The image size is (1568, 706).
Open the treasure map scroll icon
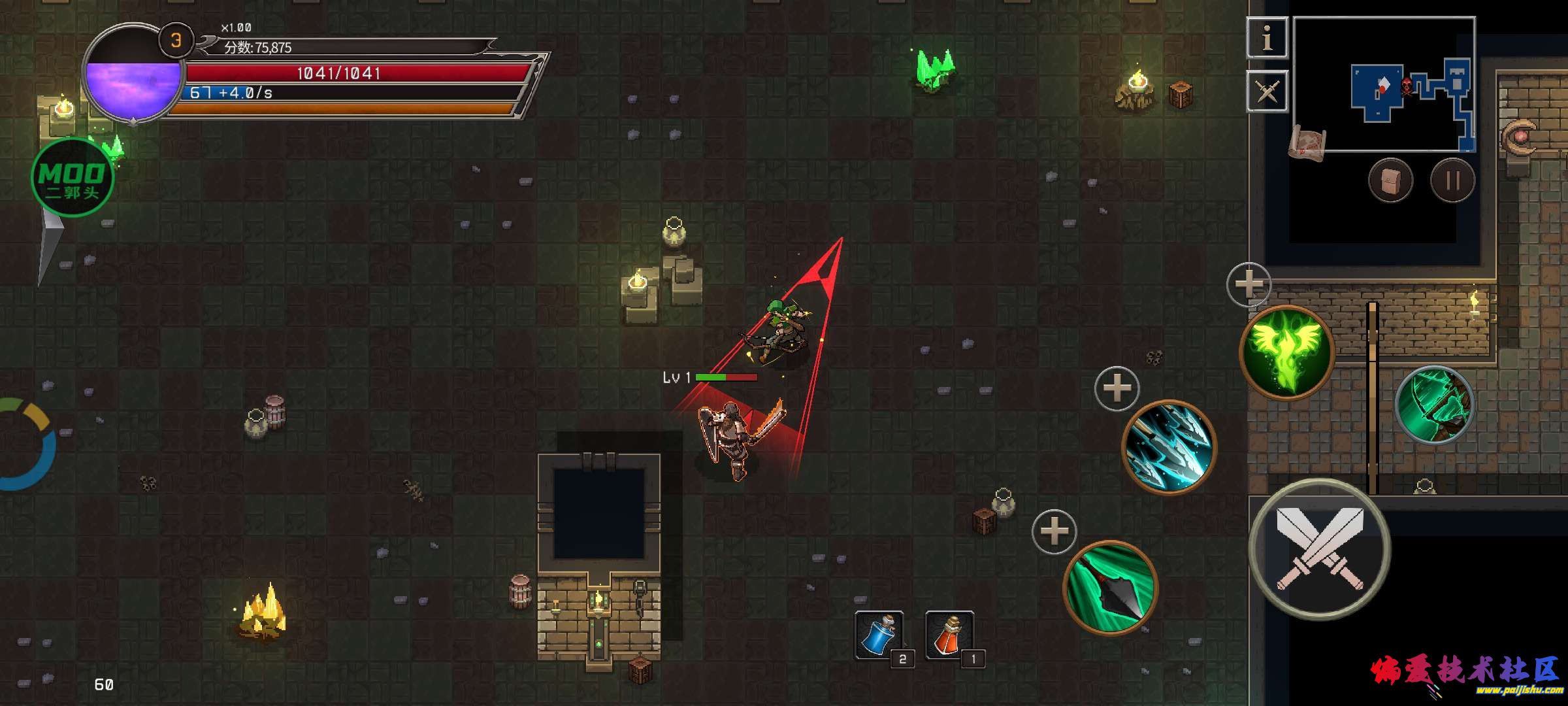(1308, 143)
